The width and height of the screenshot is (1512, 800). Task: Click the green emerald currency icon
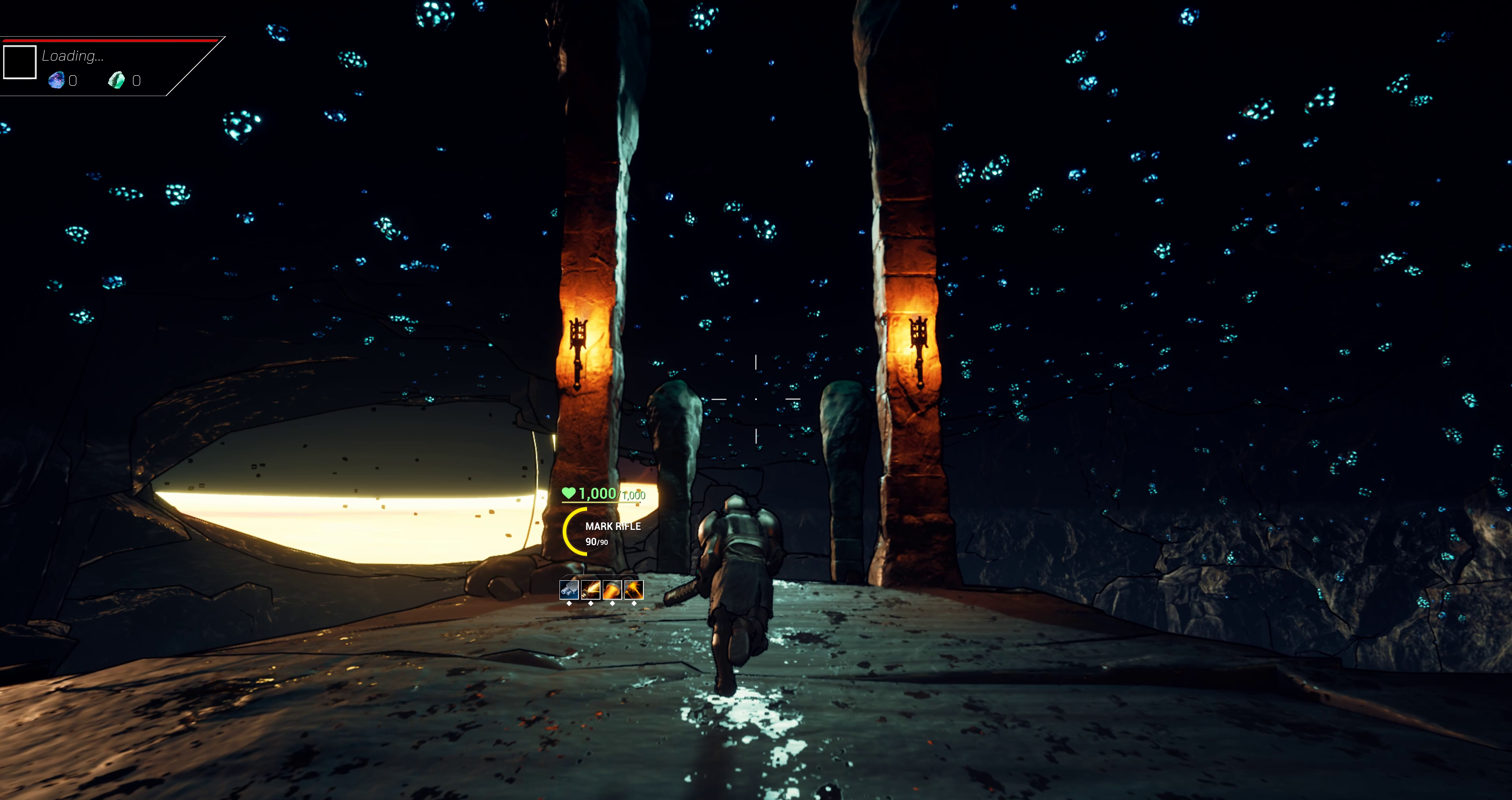tap(117, 80)
